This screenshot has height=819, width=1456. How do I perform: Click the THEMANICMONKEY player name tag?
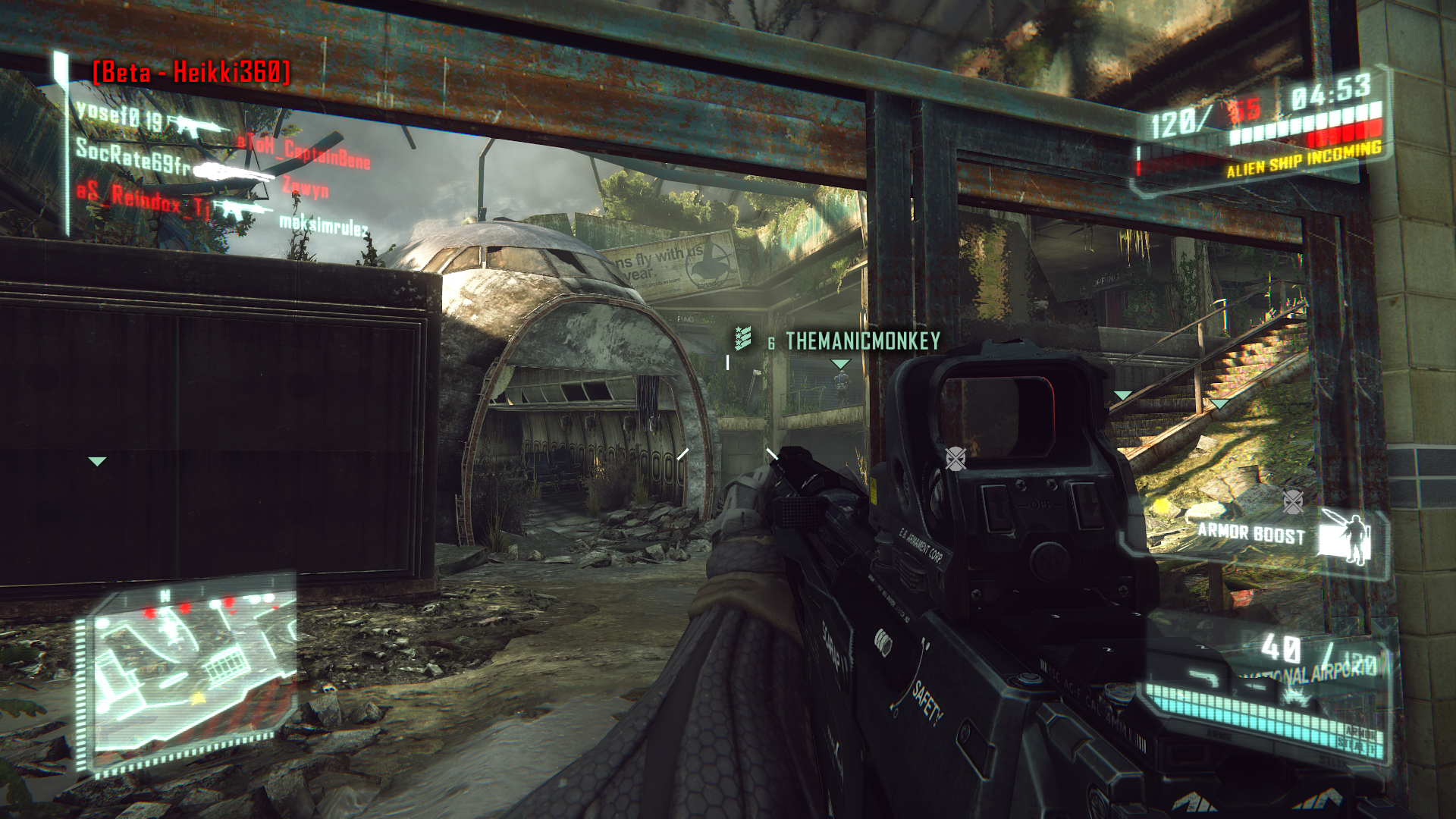pos(862,342)
